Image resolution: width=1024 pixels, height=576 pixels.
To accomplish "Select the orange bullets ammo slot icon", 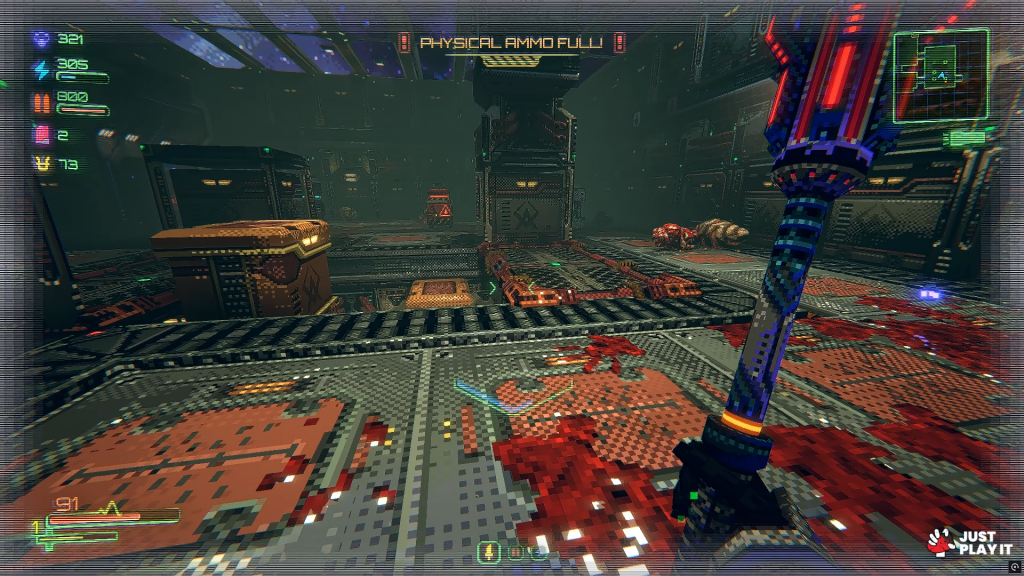I will point(516,551).
